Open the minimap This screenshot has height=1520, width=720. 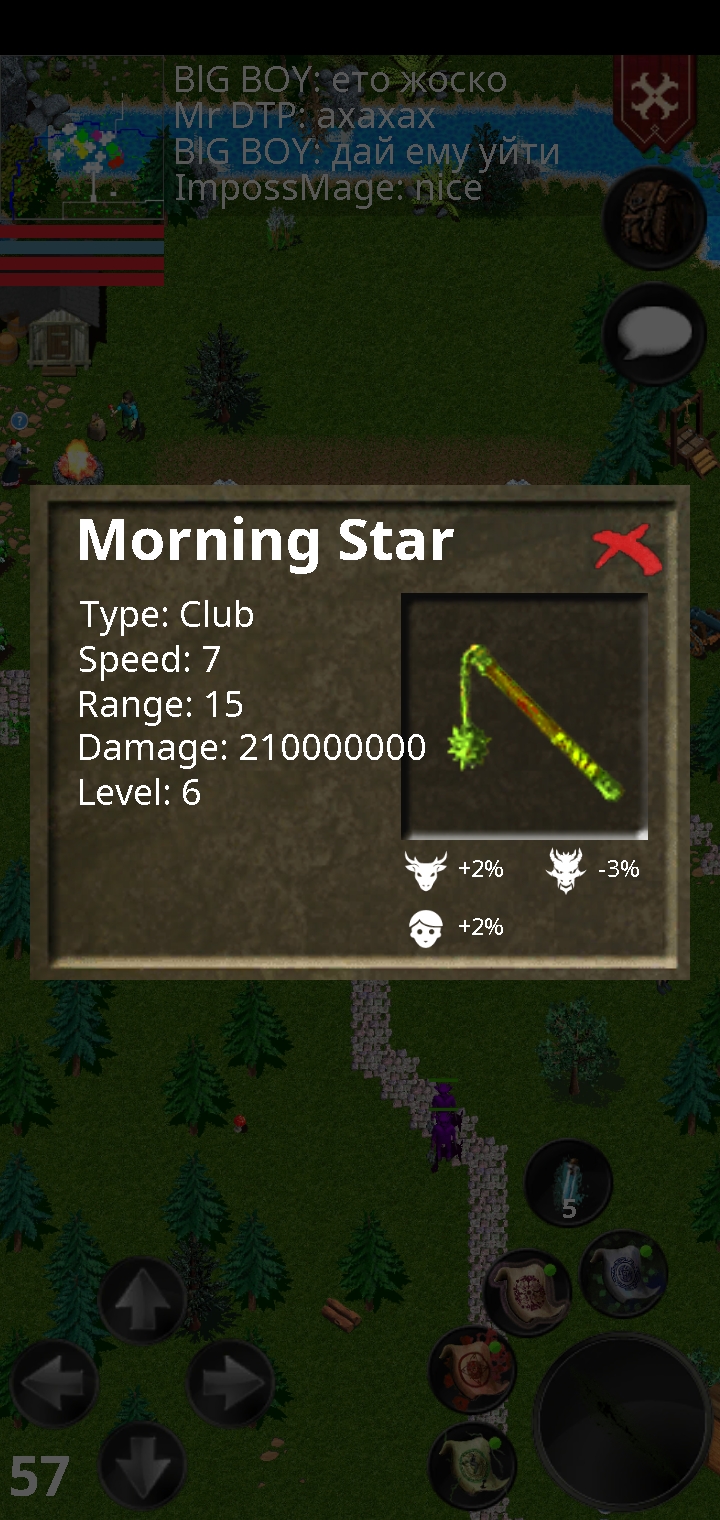pos(82,140)
